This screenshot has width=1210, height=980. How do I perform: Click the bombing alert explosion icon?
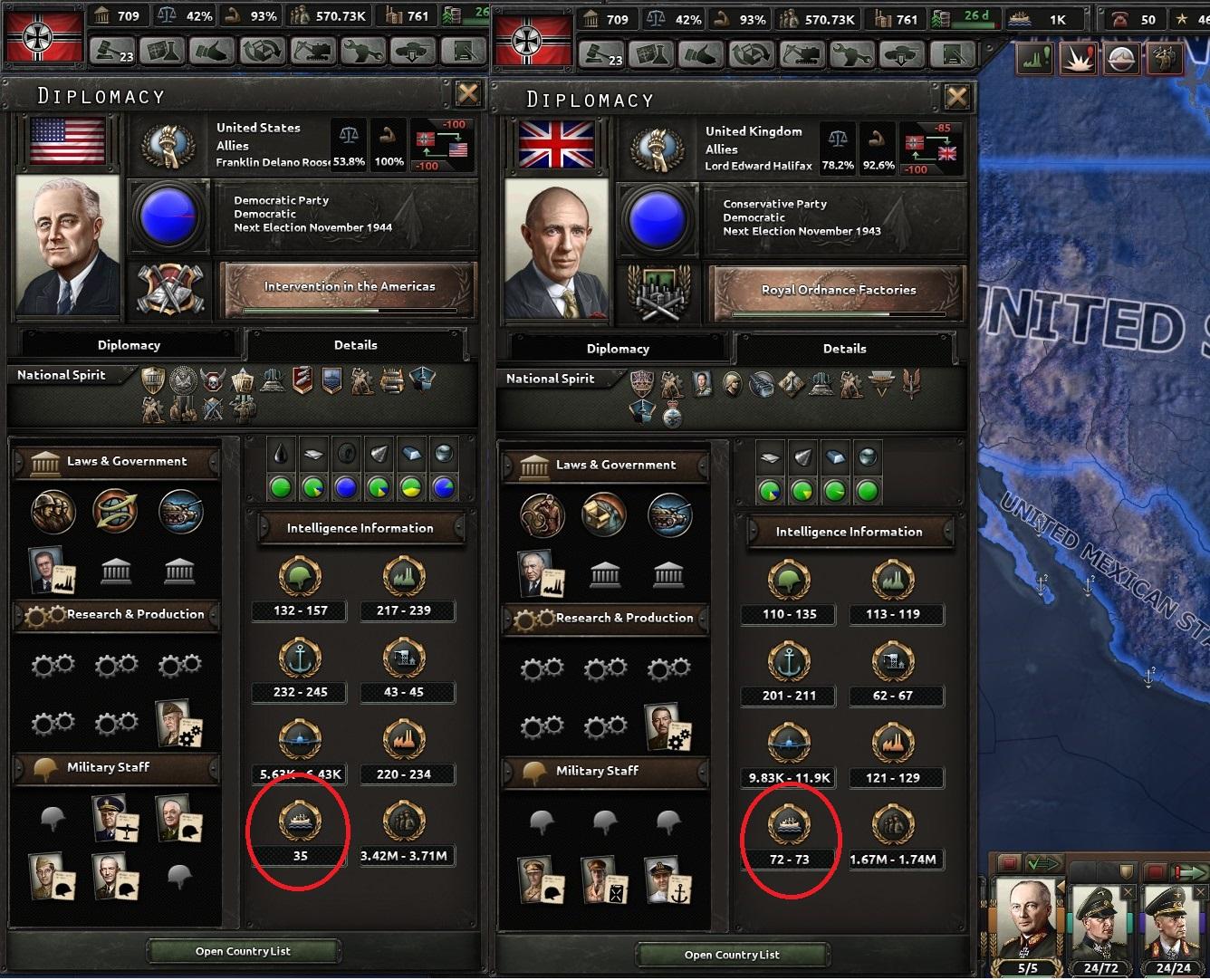[x=1078, y=58]
